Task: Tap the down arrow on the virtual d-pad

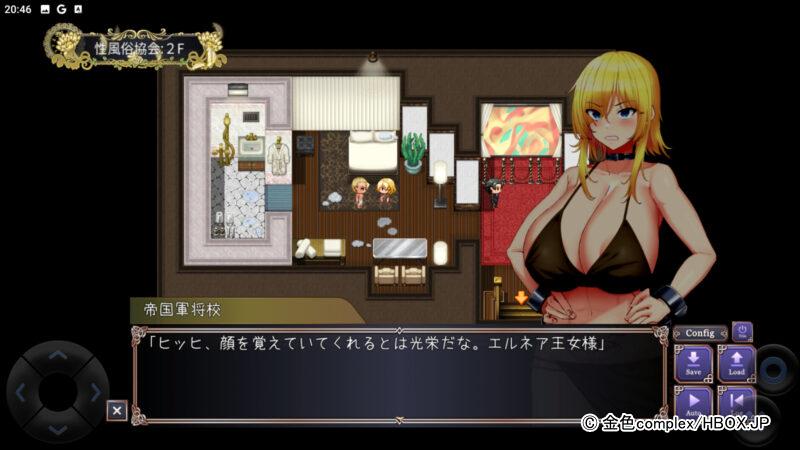Action: (x=58, y=428)
